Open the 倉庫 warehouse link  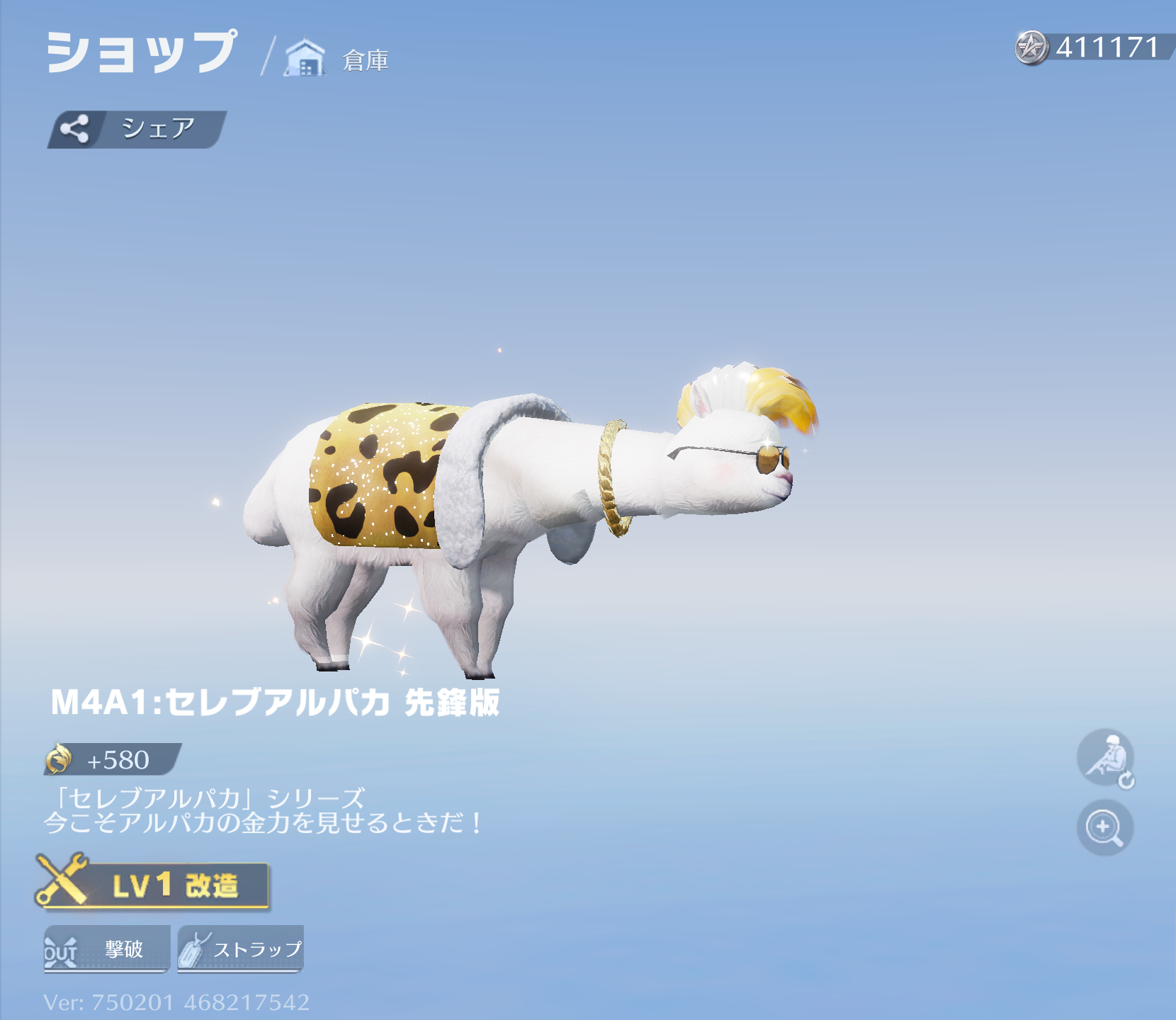click(339, 59)
